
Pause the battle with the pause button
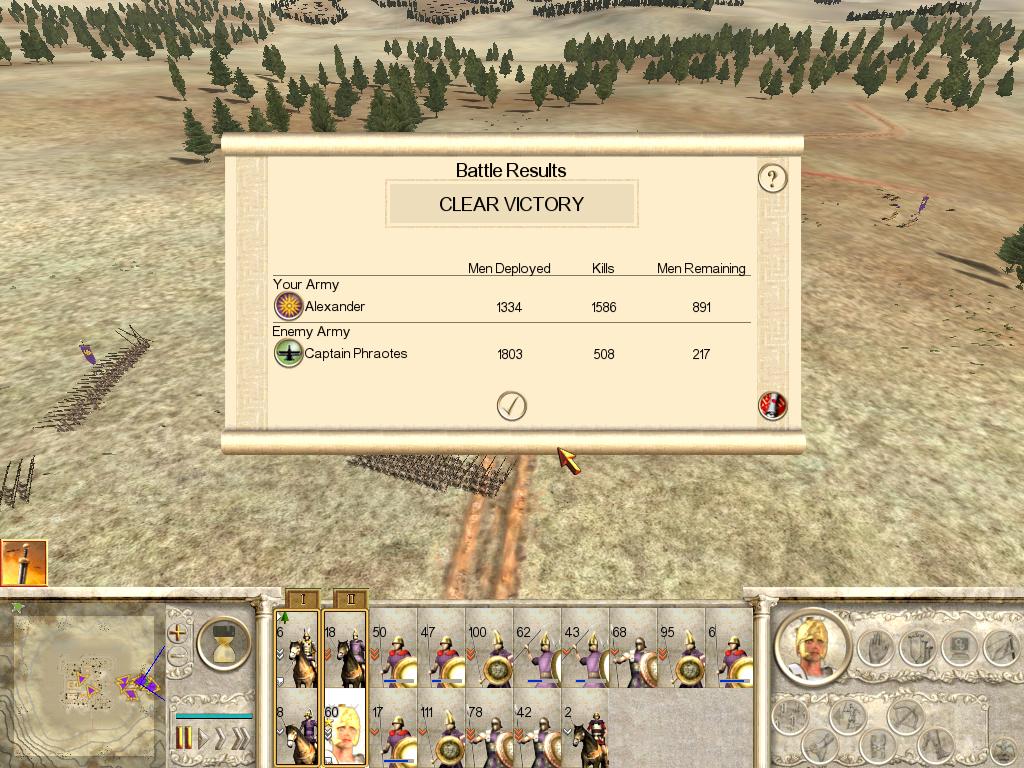tap(184, 739)
